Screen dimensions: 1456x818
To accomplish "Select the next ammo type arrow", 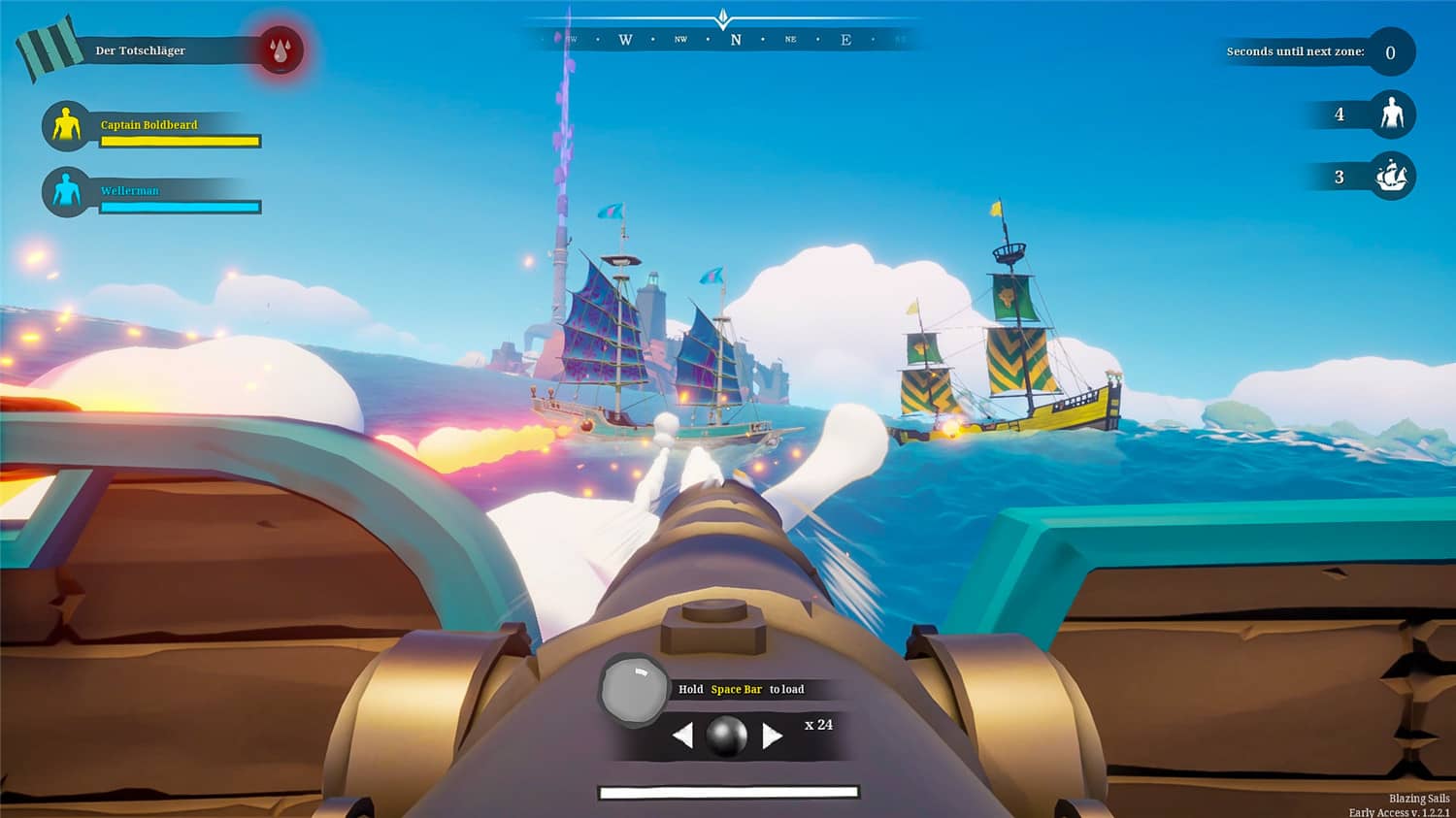I will [773, 736].
